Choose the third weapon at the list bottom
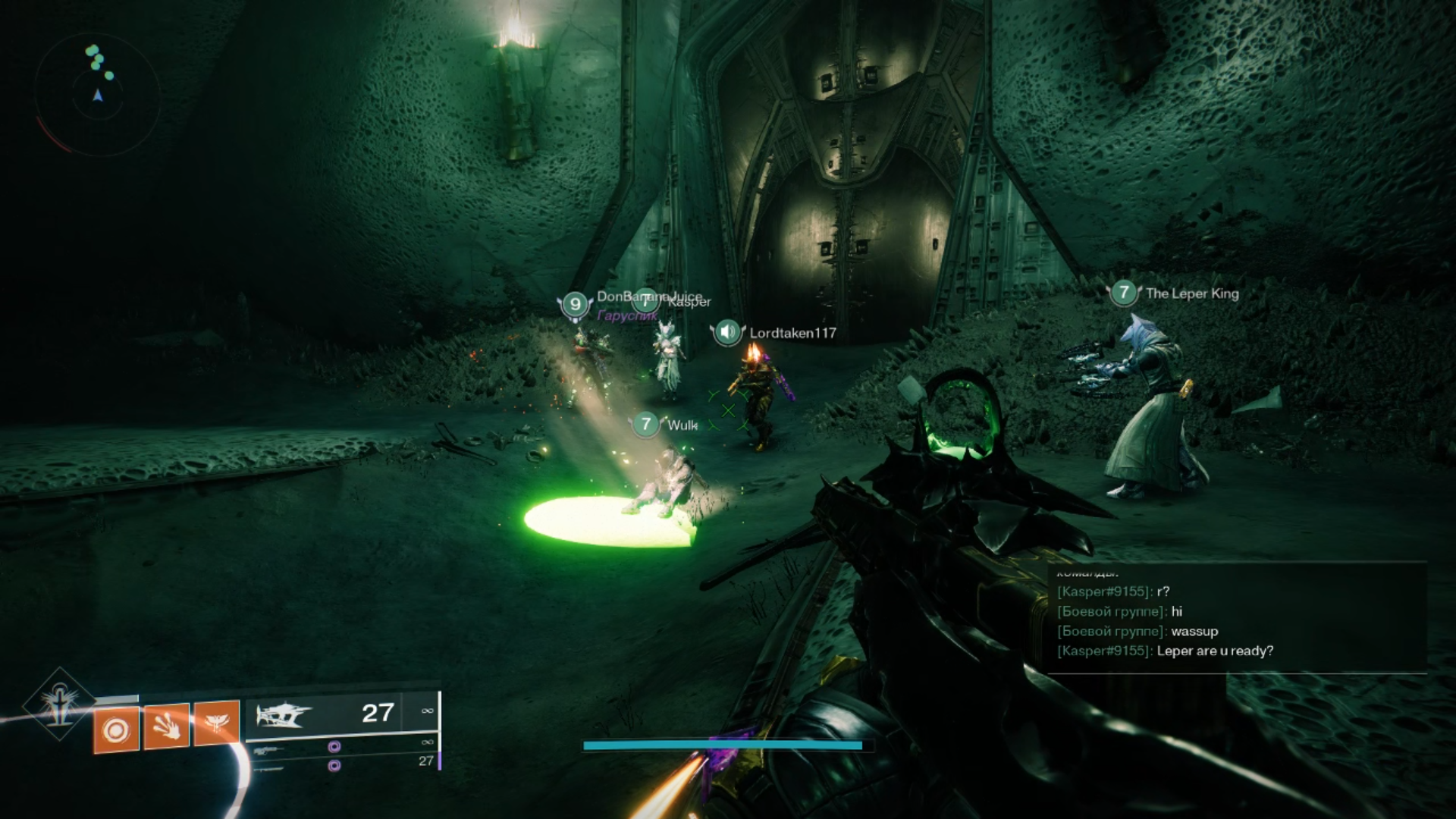 [268, 768]
